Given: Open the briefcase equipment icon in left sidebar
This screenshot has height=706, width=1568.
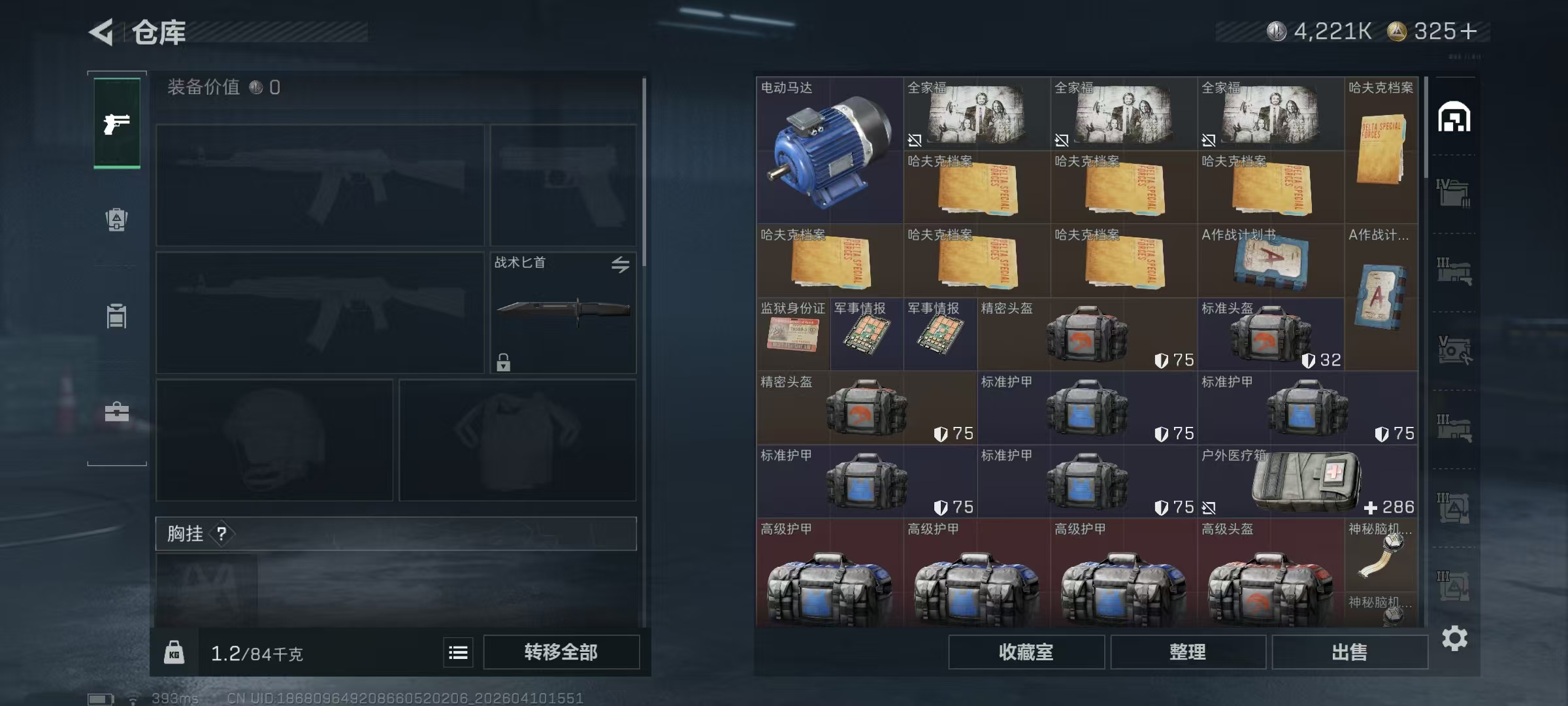Looking at the screenshot, I should [116, 412].
